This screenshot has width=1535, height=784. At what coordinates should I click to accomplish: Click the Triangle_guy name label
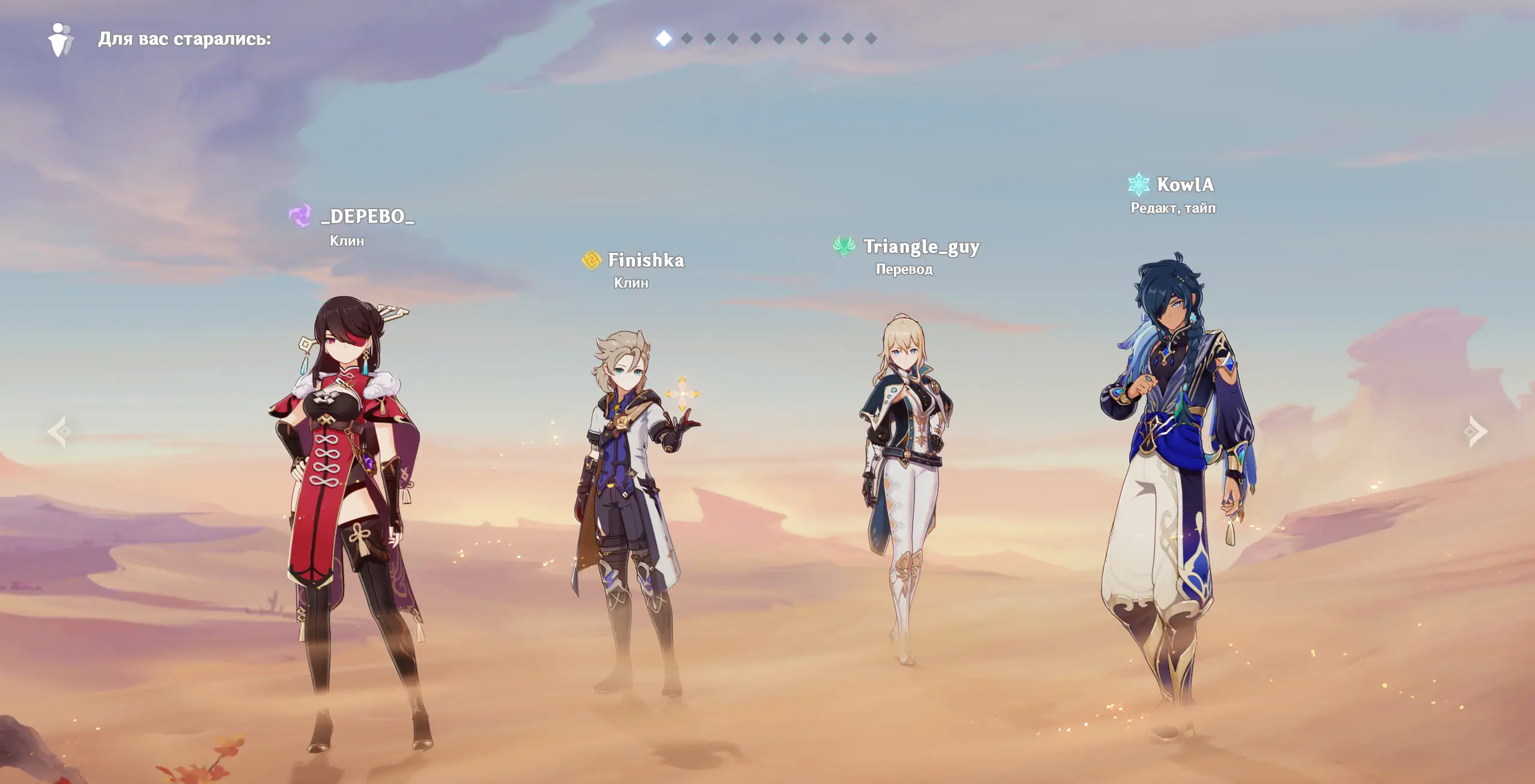(x=921, y=247)
